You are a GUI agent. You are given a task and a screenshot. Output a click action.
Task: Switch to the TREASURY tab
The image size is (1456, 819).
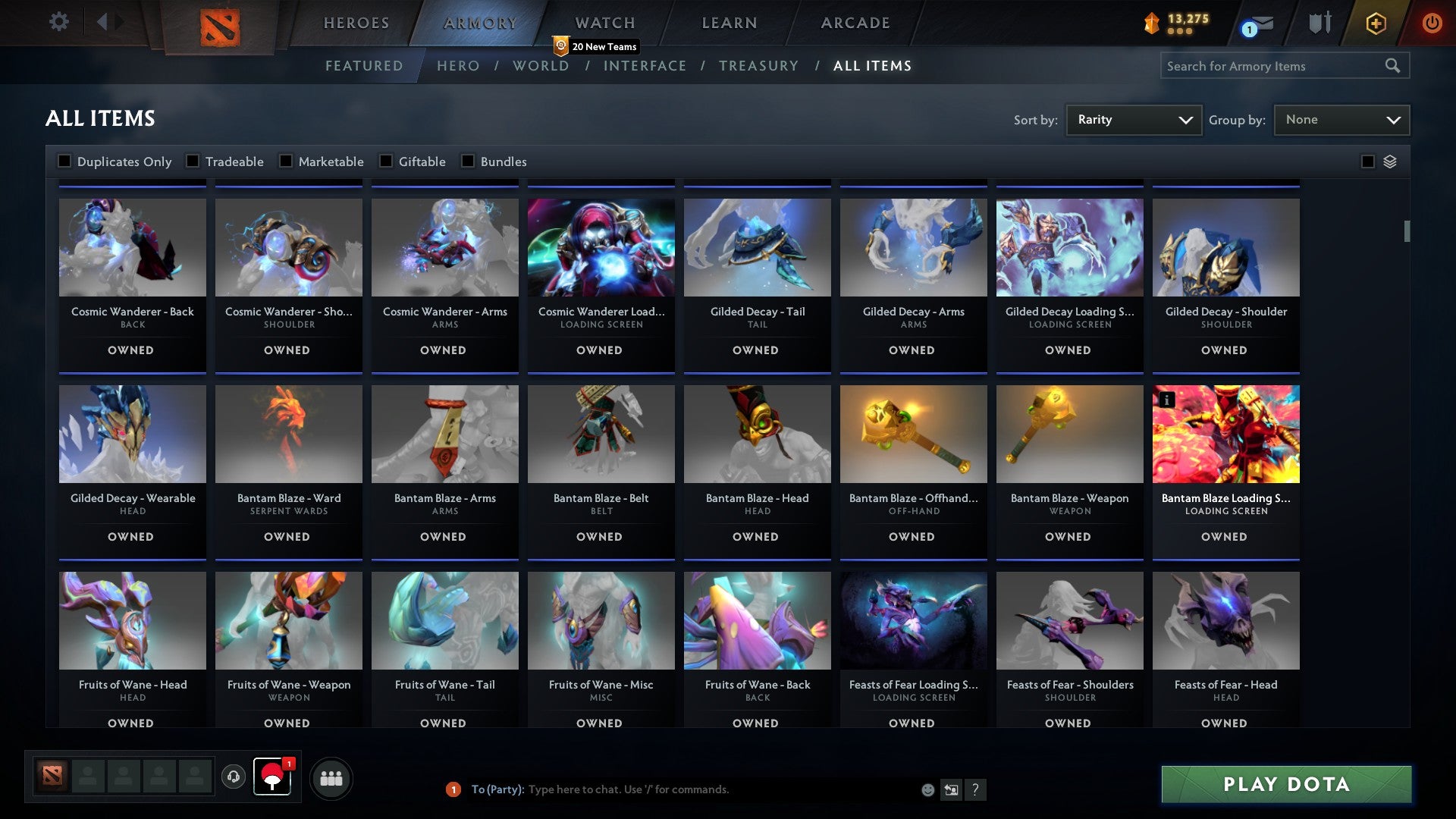coord(758,66)
